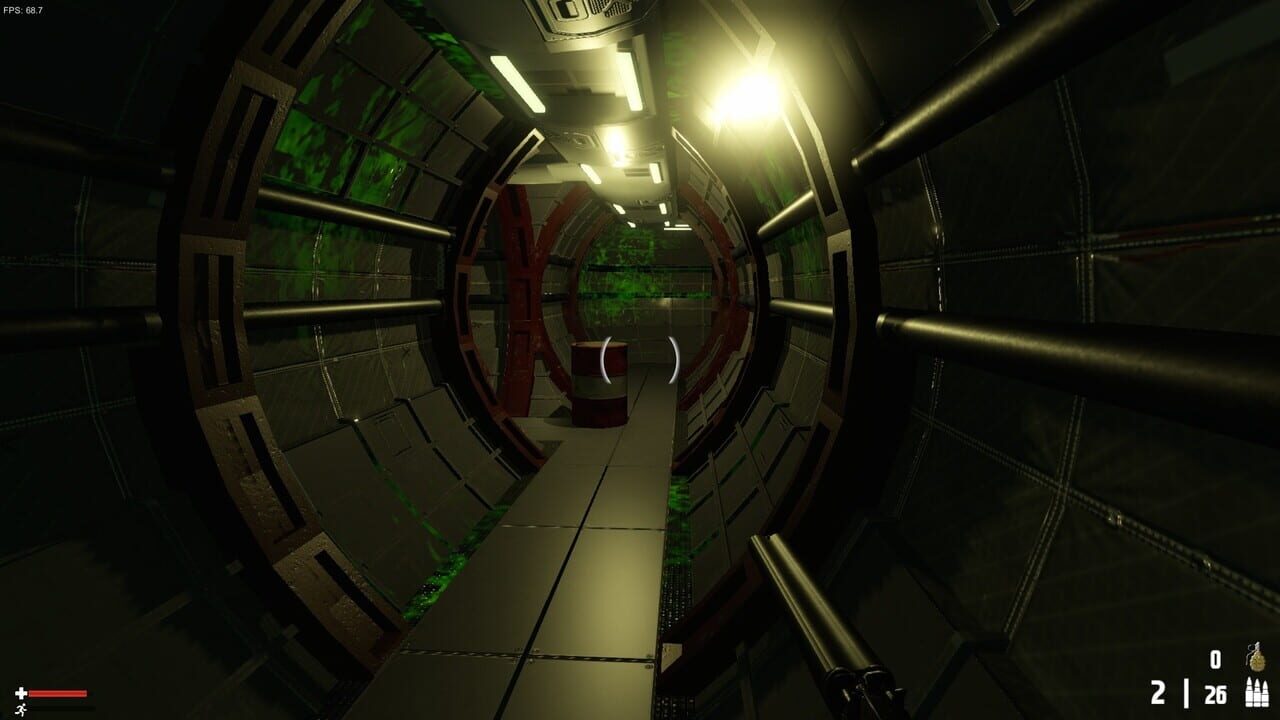Click the running figure stamina icon
1280x720 pixels.
click(x=21, y=709)
